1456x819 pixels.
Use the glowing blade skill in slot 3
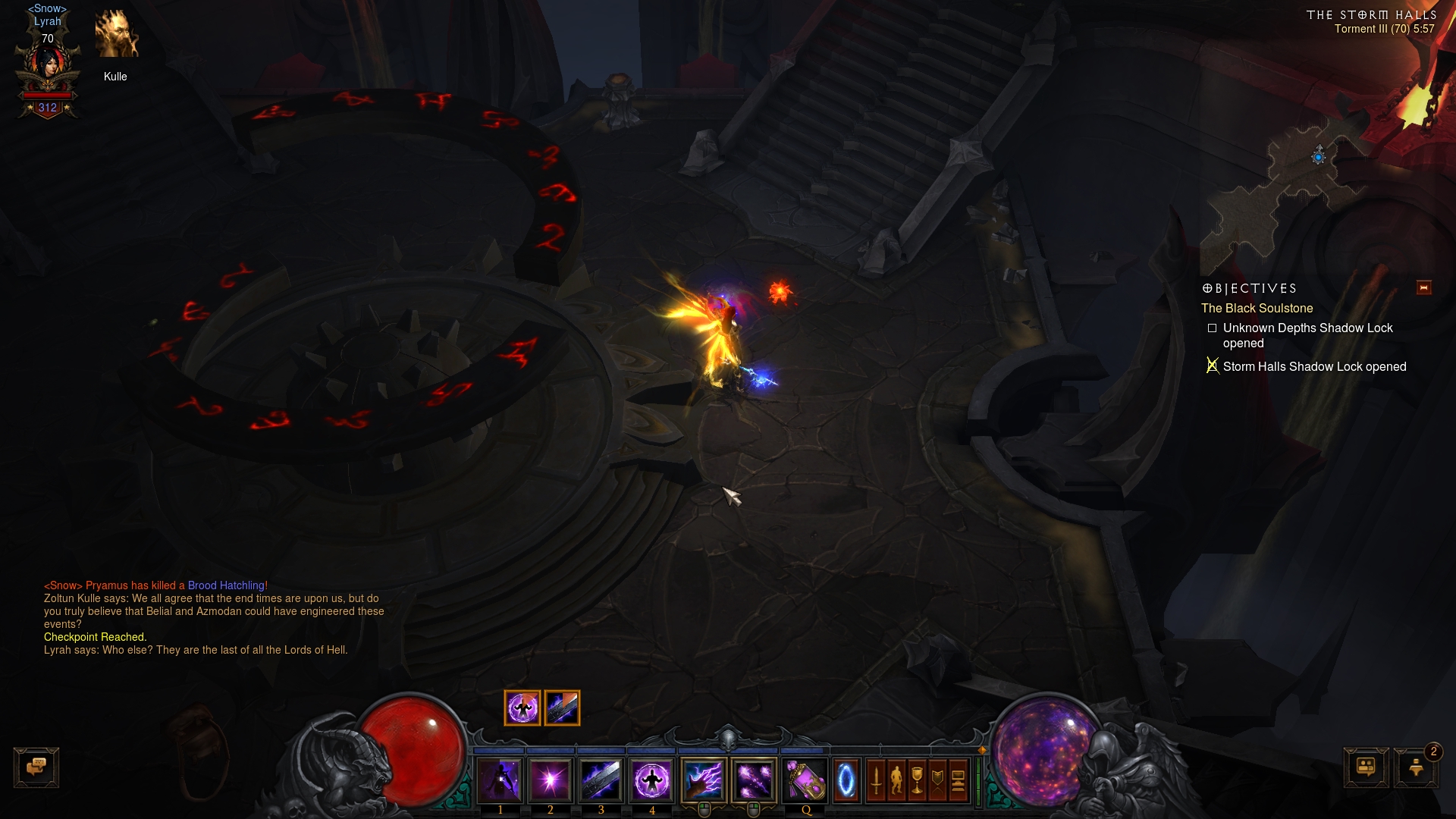pos(601,780)
